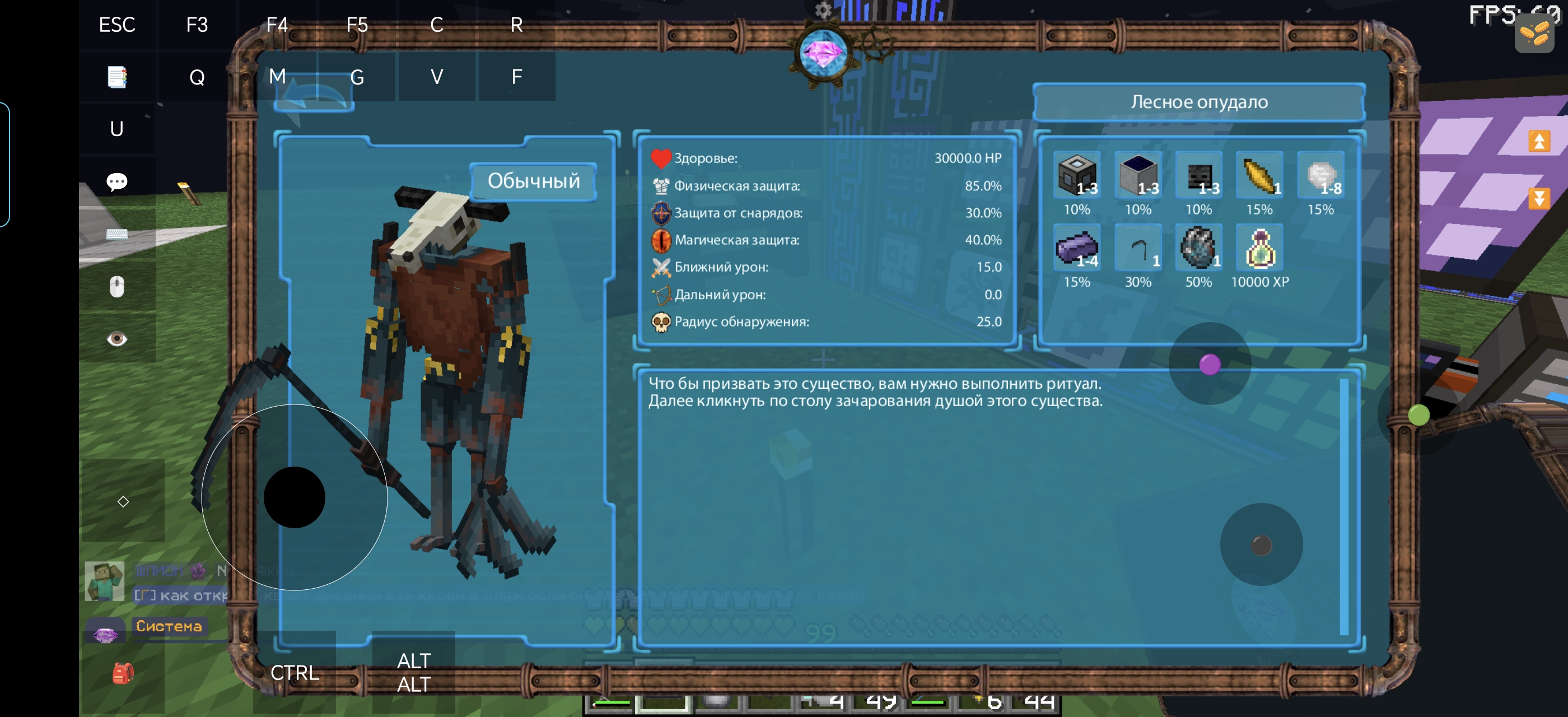This screenshot has height=717, width=1568.
Task: Toggle the eye visibility button
Action: 117,338
